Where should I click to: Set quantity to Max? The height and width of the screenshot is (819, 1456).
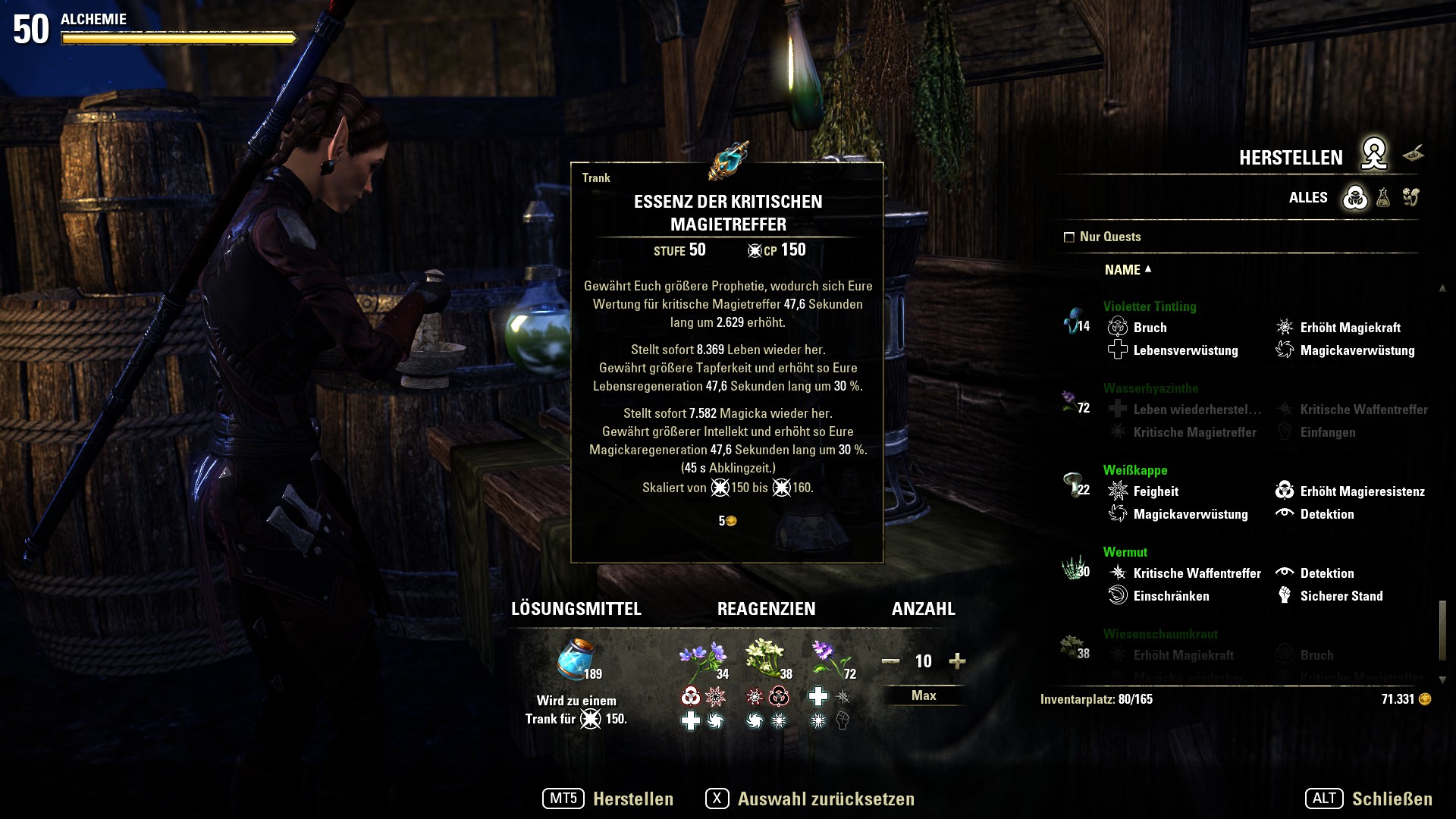tap(923, 695)
